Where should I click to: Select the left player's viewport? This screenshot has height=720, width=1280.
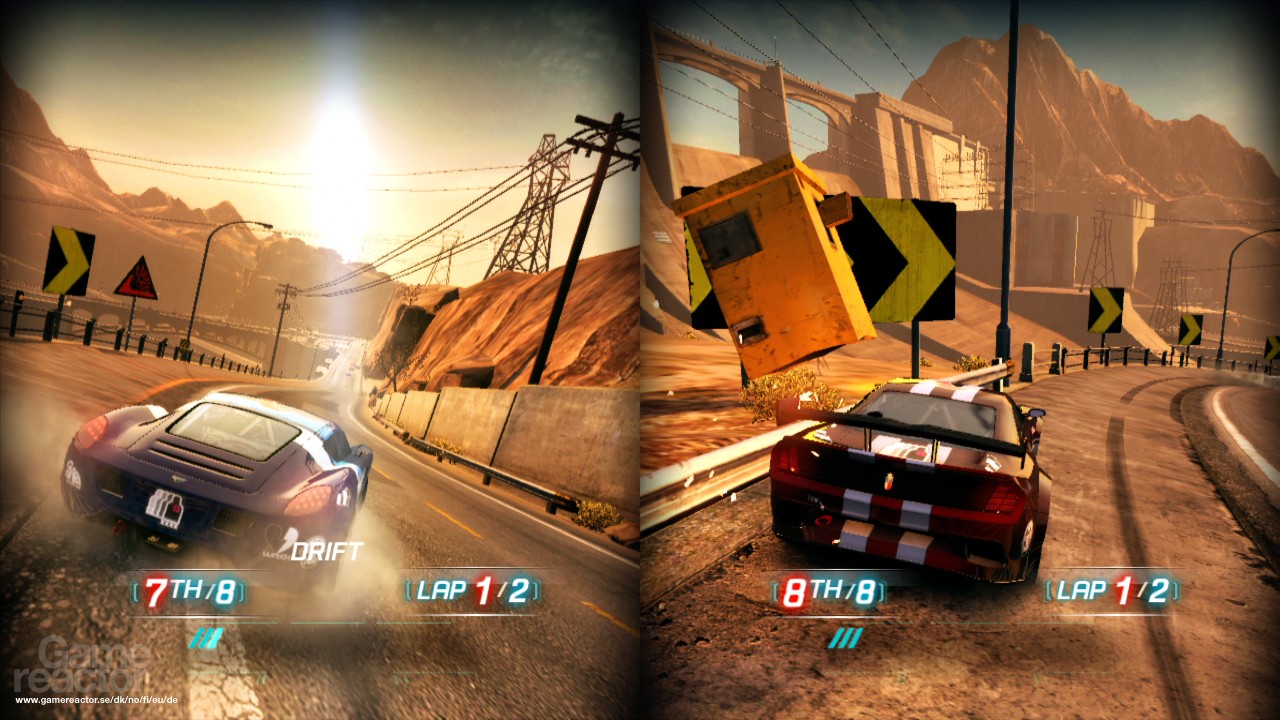[x=320, y=360]
